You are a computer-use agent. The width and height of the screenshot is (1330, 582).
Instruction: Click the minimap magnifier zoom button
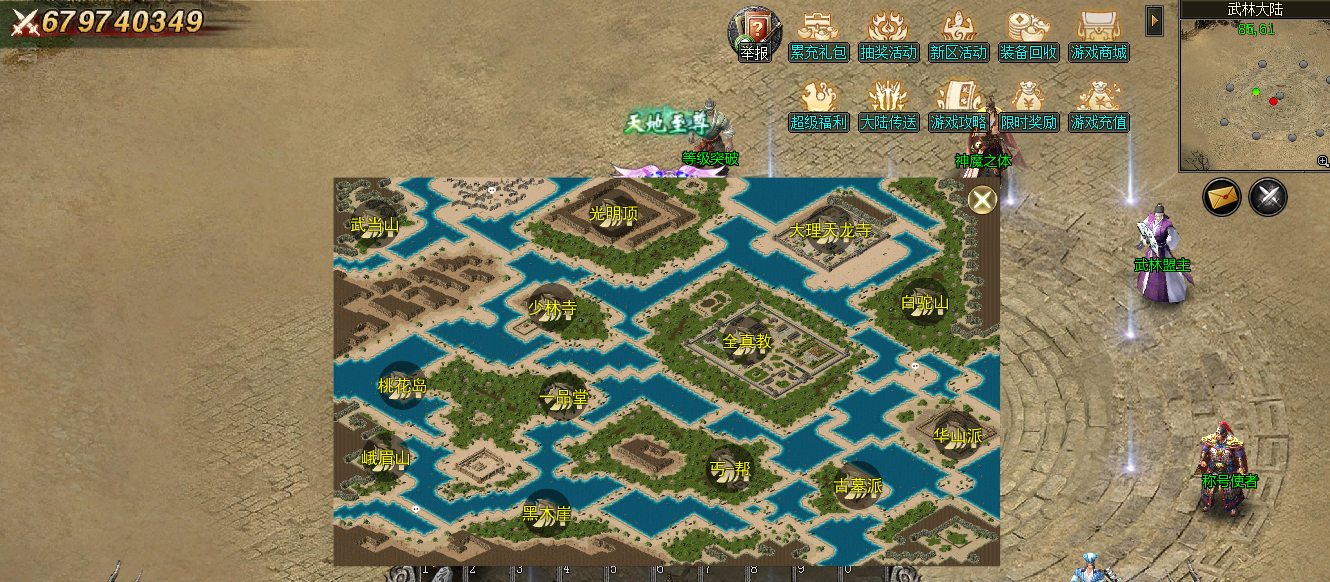tap(1323, 161)
